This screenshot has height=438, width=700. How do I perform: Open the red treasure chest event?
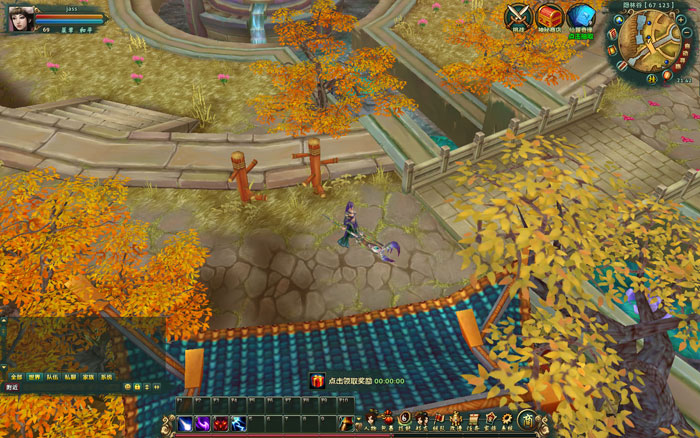(549, 15)
